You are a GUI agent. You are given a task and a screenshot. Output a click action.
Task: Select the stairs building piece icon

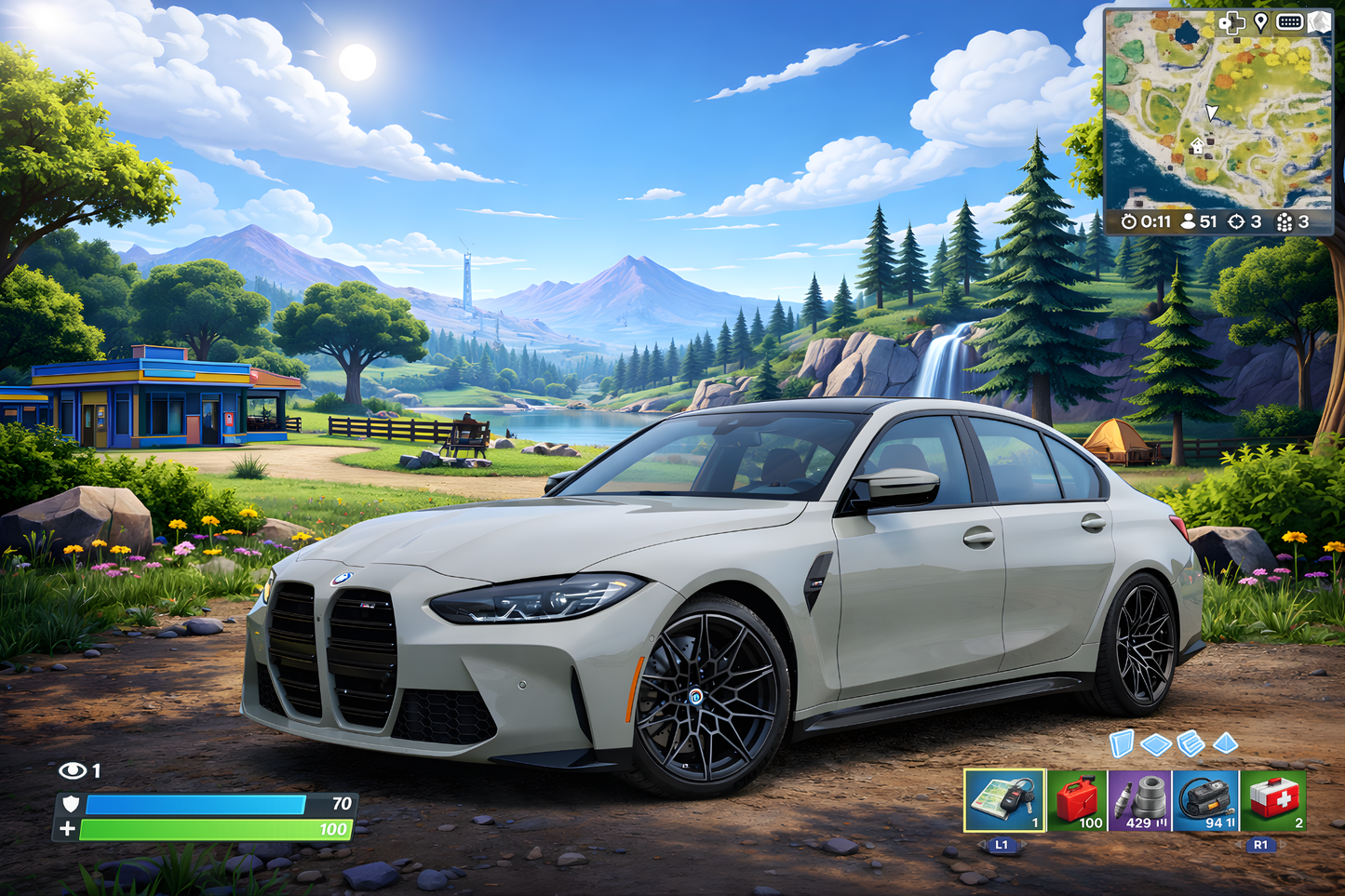[x=1190, y=742]
